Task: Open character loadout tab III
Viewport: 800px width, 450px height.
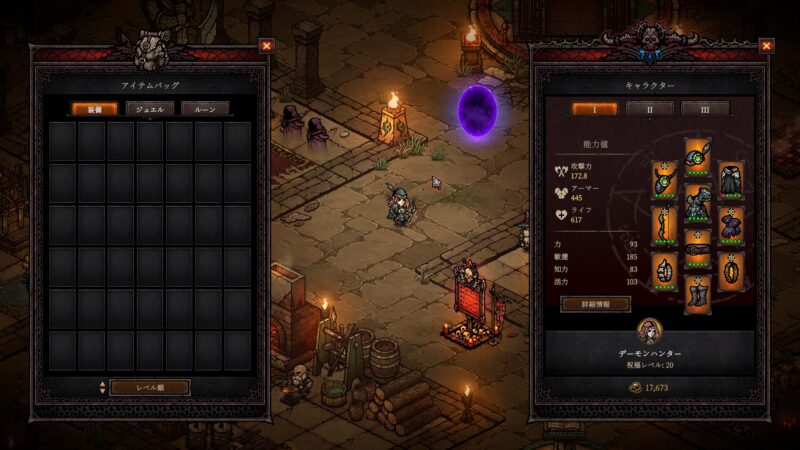Action: (x=704, y=108)
